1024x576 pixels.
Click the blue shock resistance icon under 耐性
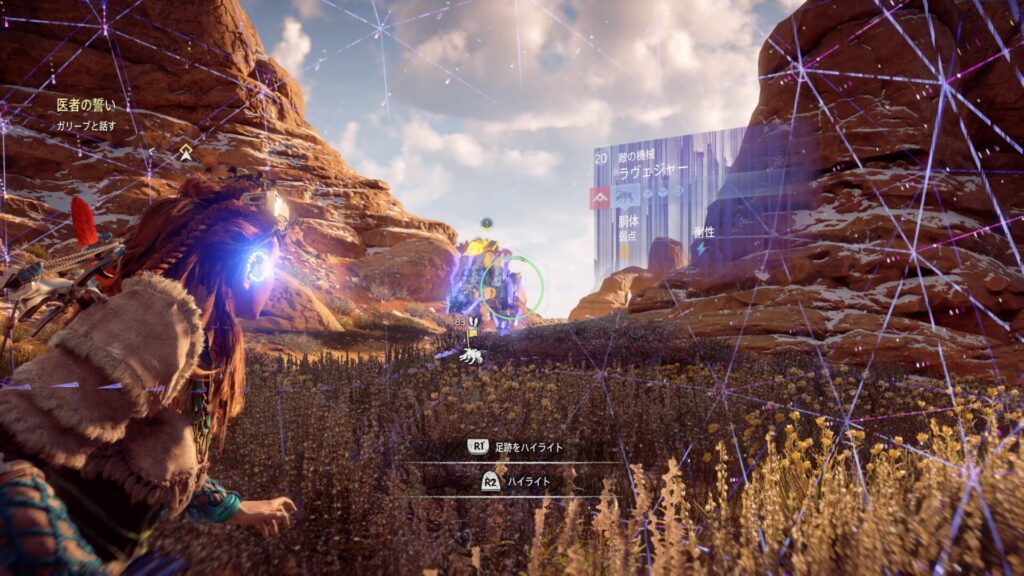[x=701, y=250]
